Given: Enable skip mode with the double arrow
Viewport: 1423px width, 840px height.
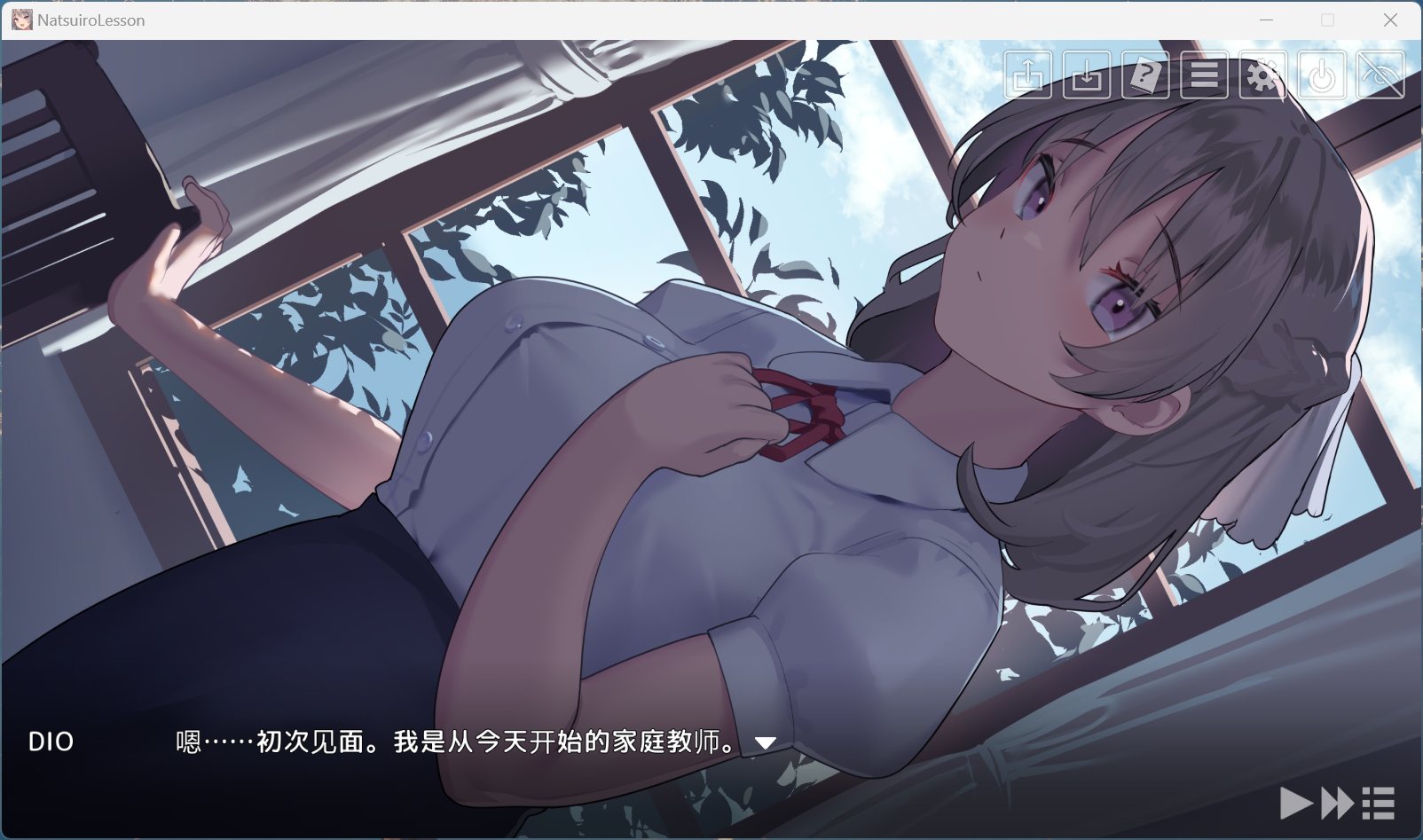Looking at the screenshot, I should (x=1336, y=801).
